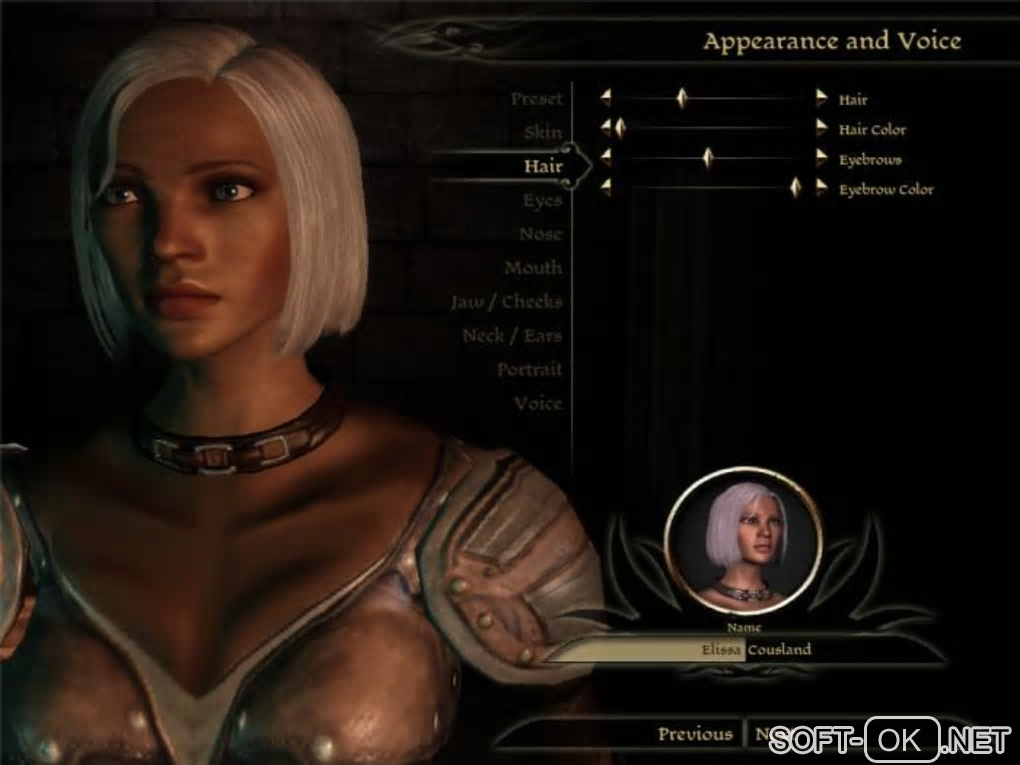Switch to the Portrait section
The width and height of the screenshot is (1020, 765).
(529, 370)
